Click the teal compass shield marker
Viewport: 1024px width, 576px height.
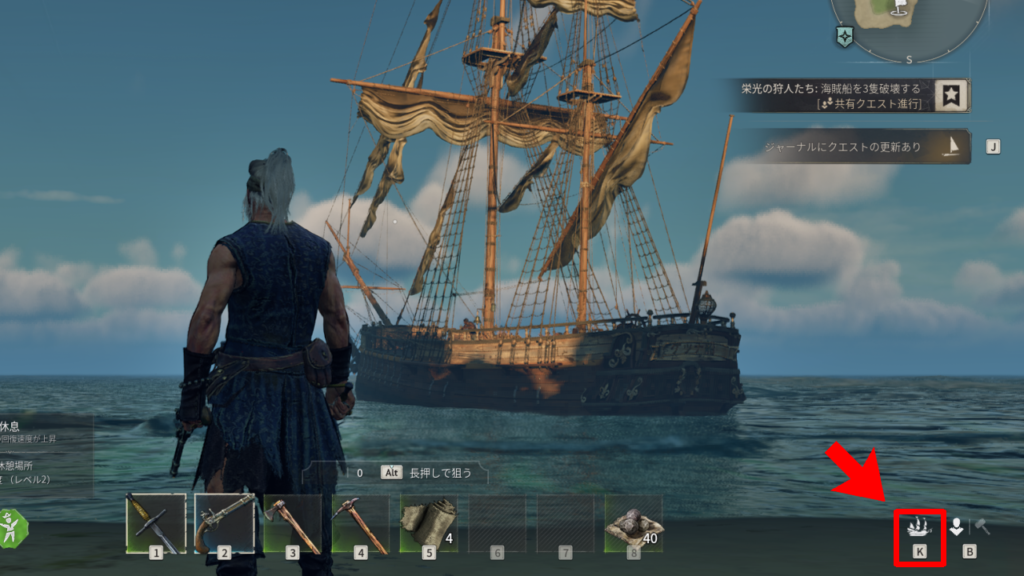point(845,37)
